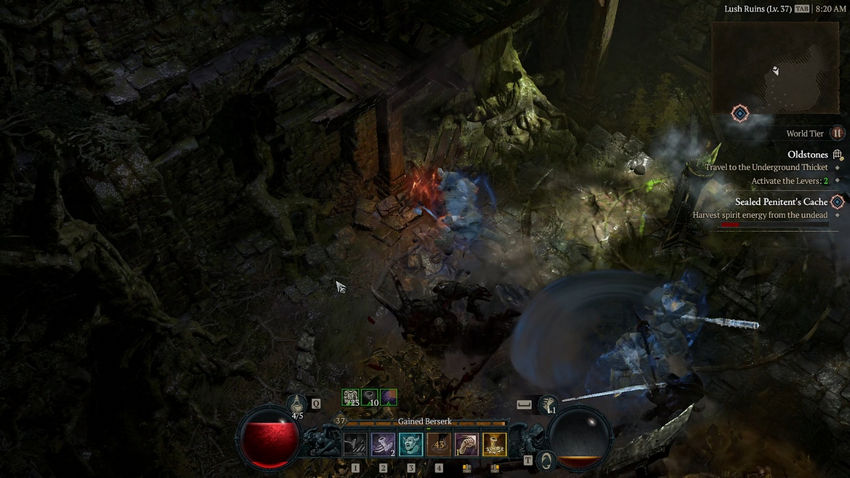Click the World Tier II badge
The width and height of the screenshot is (850, 478).
(837, 133)
